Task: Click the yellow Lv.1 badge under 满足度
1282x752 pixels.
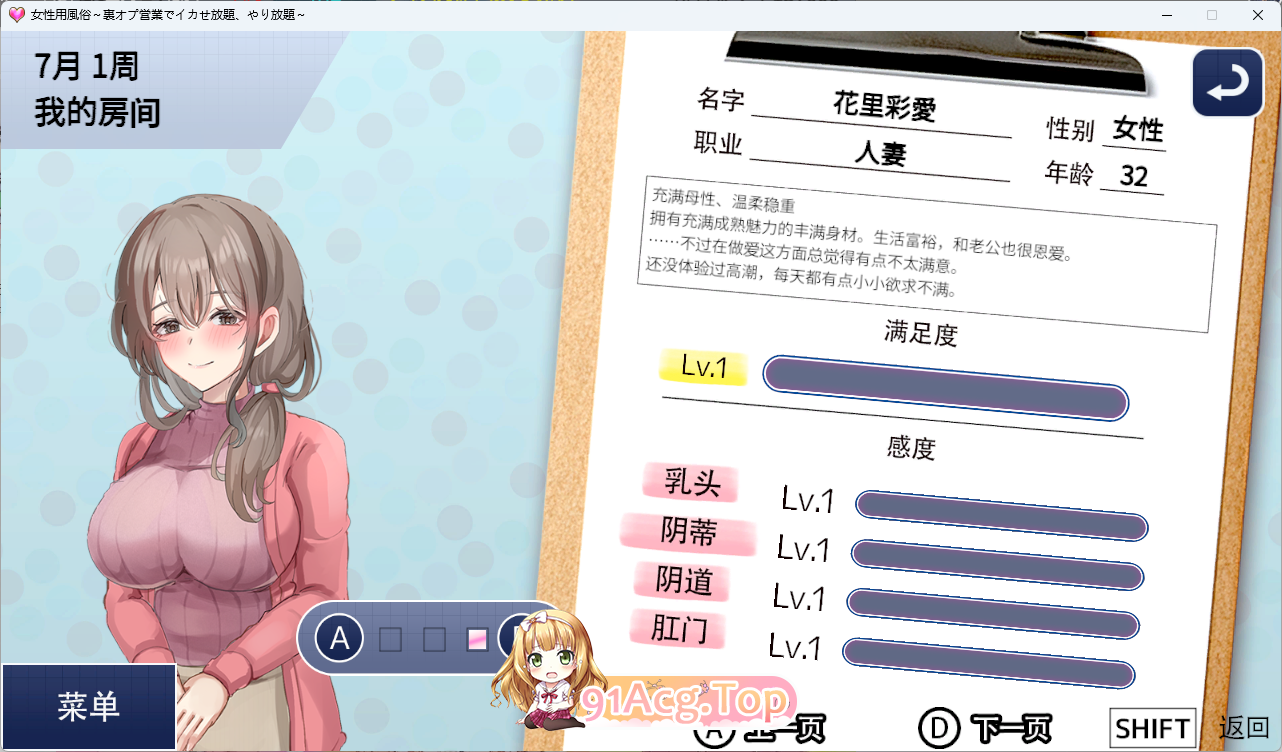Action: click(x=702, y=370)
